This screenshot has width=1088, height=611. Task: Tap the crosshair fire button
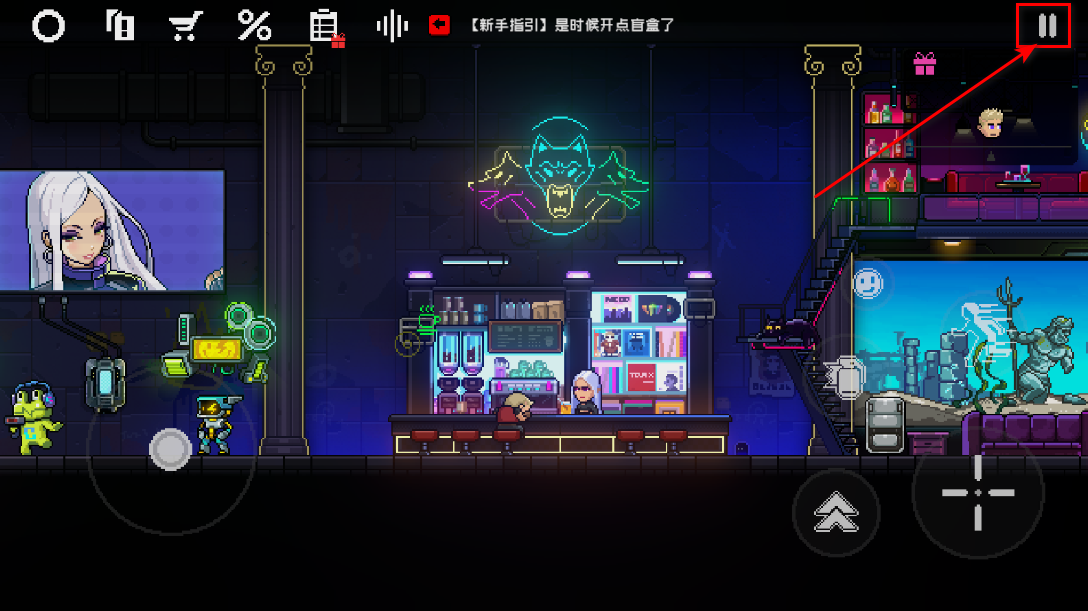pos(977,493)
